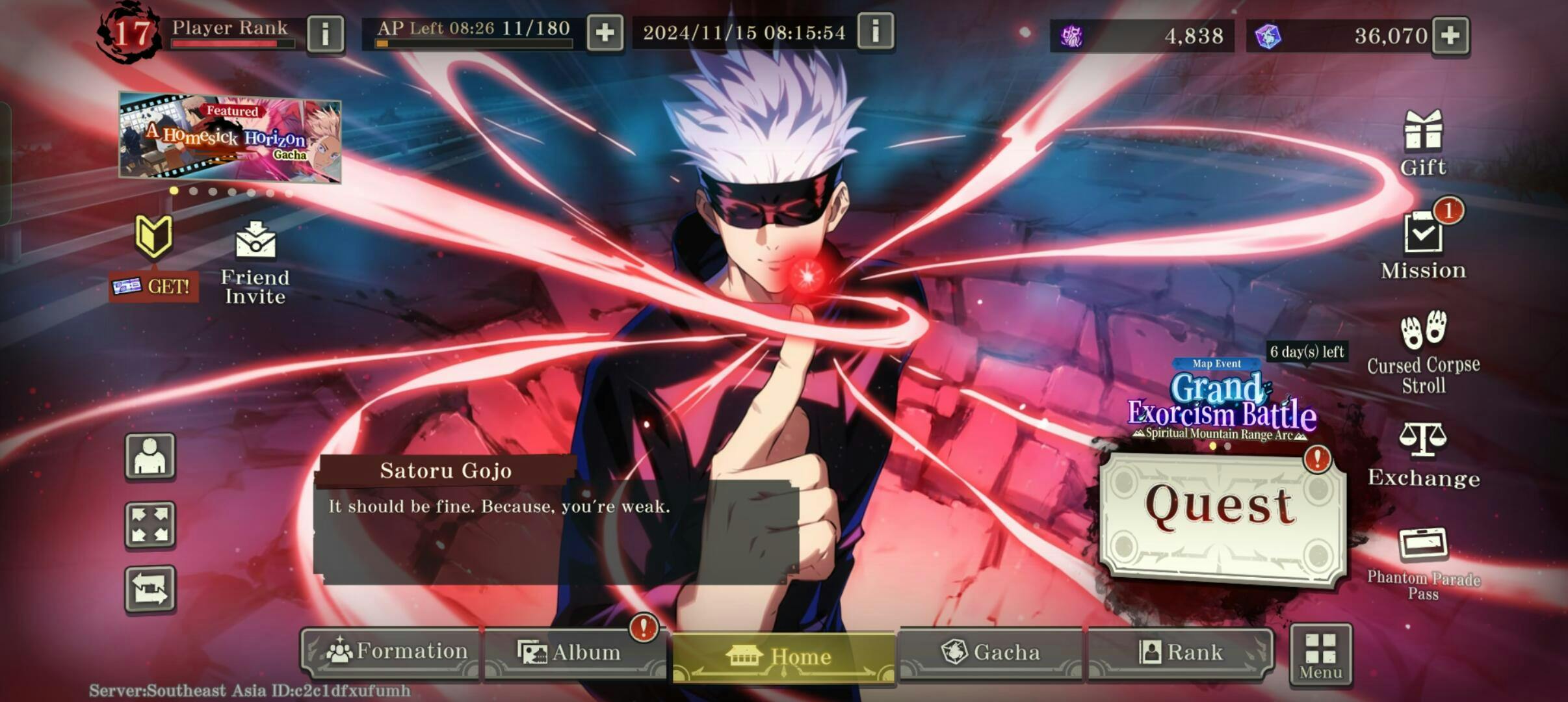The height and width of the screenshot is (702, 1568).
Task: Open Friend Invite
Action: click(255, 263)
